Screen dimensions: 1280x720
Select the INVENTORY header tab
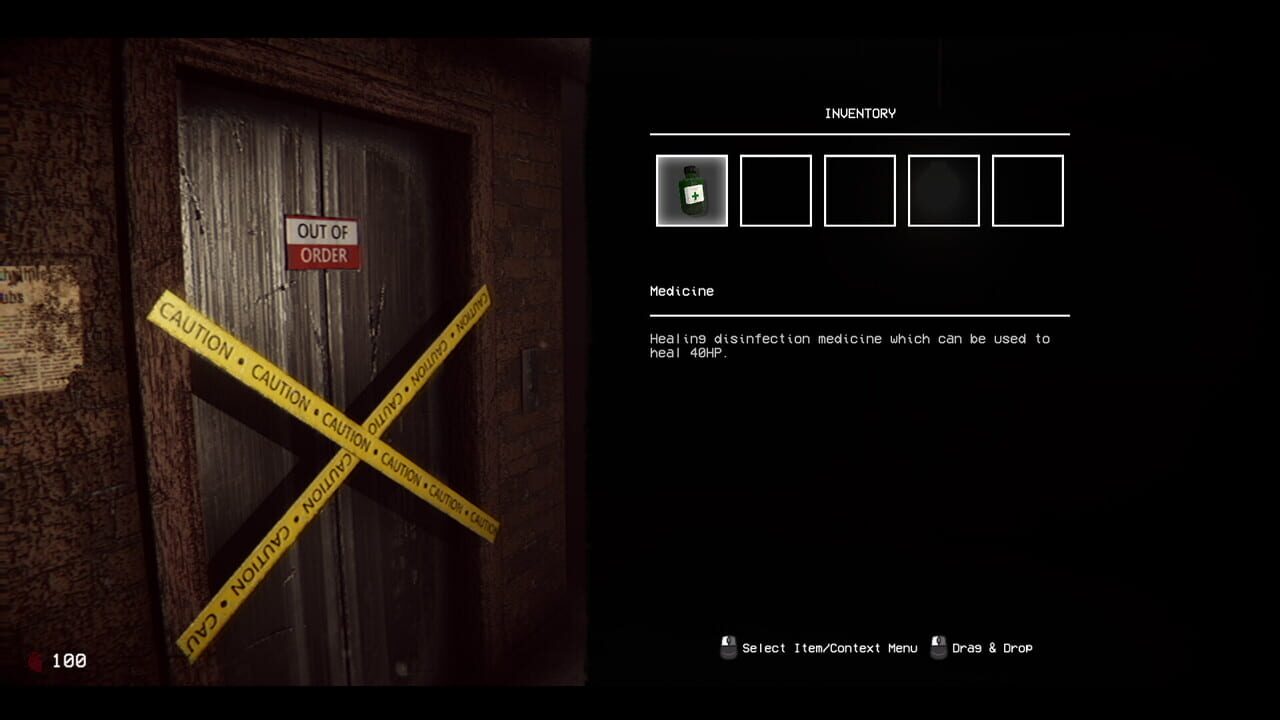coord(860,113)
